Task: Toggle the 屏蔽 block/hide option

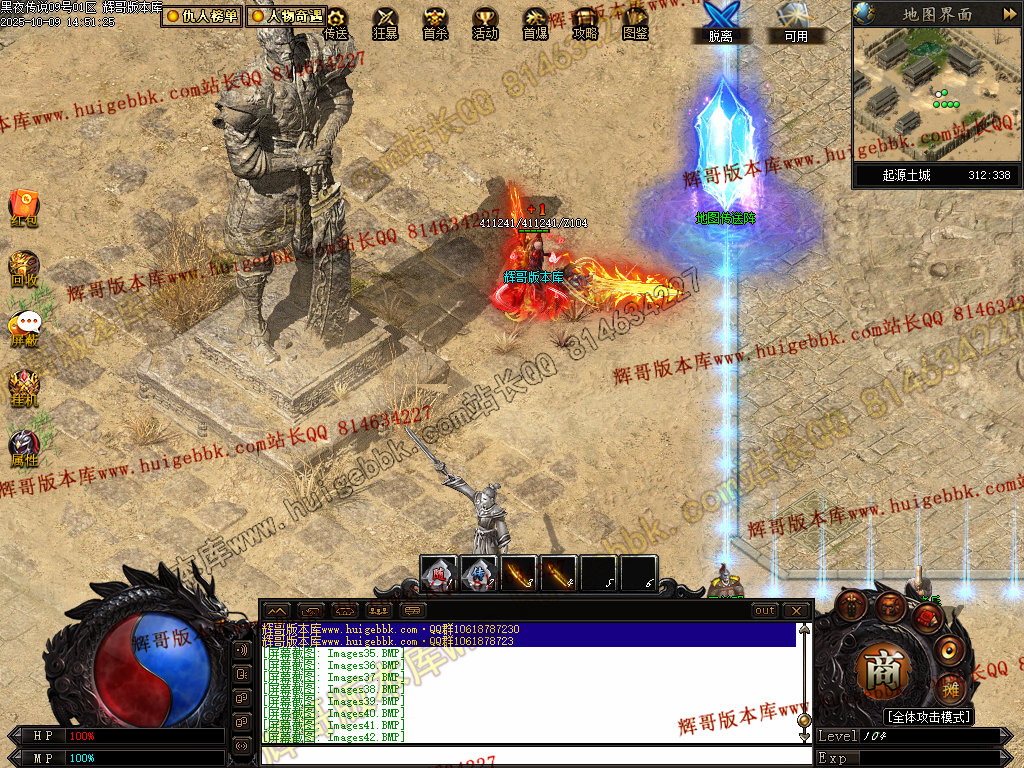Action: tap(24, 328)
